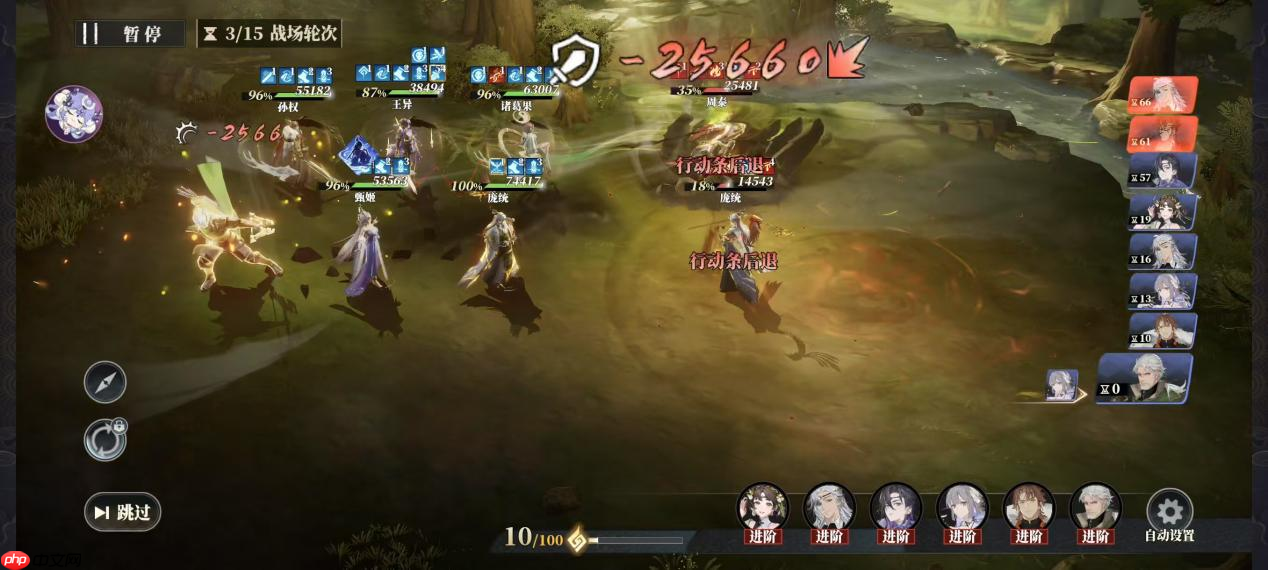This screenshot has height=570, width=1268.
Task: Select the turn-order card showing 16
Action: (x=1163, y=253)
